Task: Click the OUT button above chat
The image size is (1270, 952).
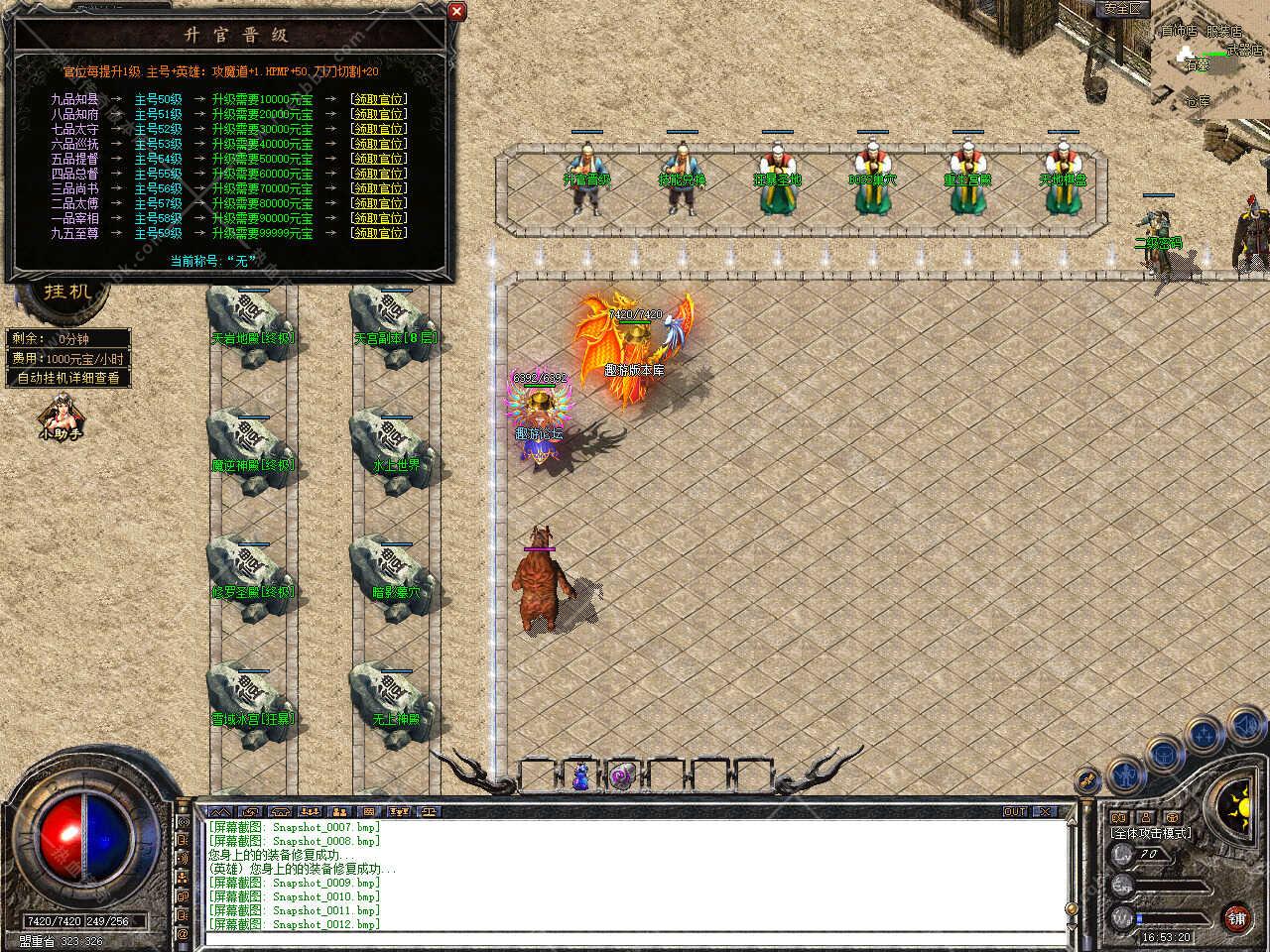Action: (1014, 811)
